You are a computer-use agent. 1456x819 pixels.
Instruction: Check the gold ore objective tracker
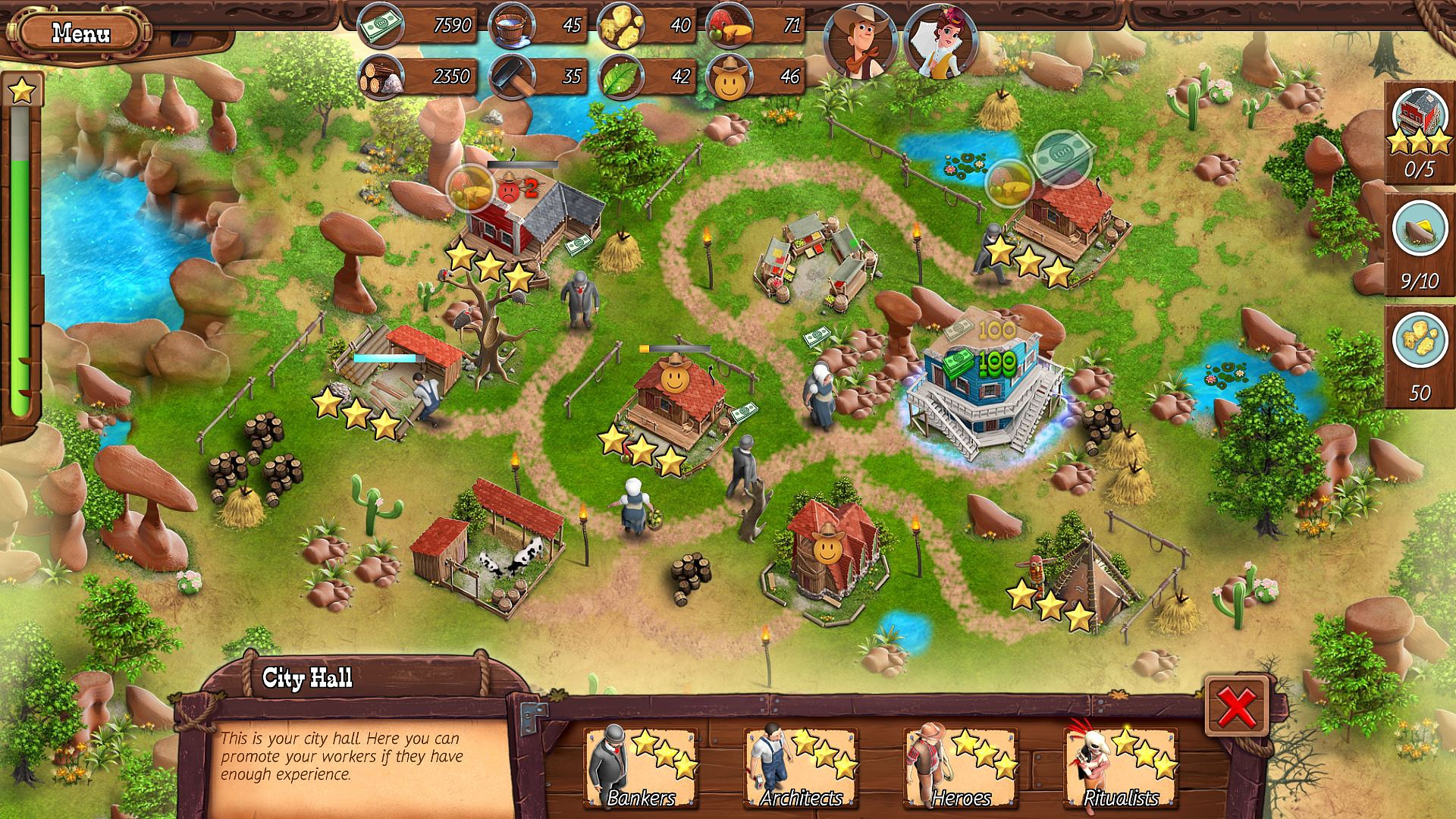(x=1419, y=243)
